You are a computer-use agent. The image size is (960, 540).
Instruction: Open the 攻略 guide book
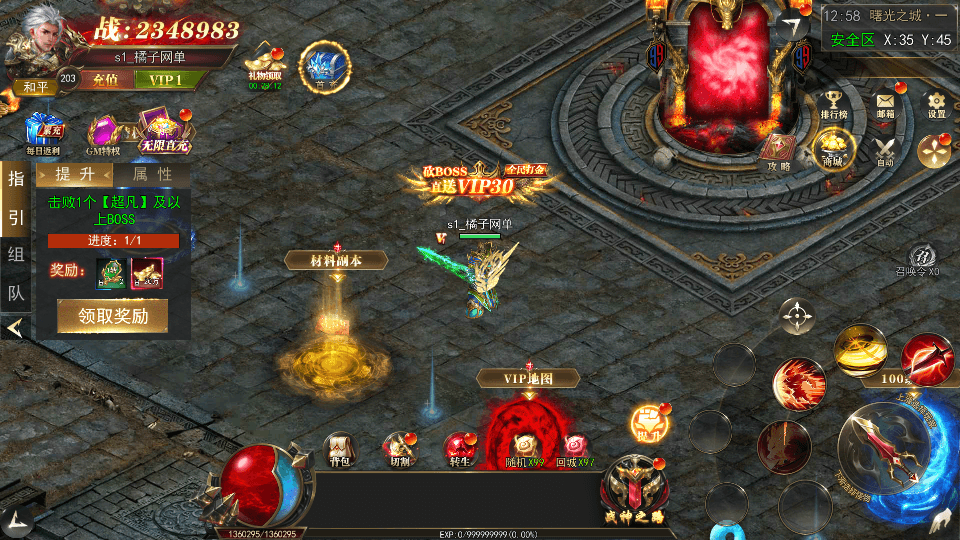(x=779, y=150)
